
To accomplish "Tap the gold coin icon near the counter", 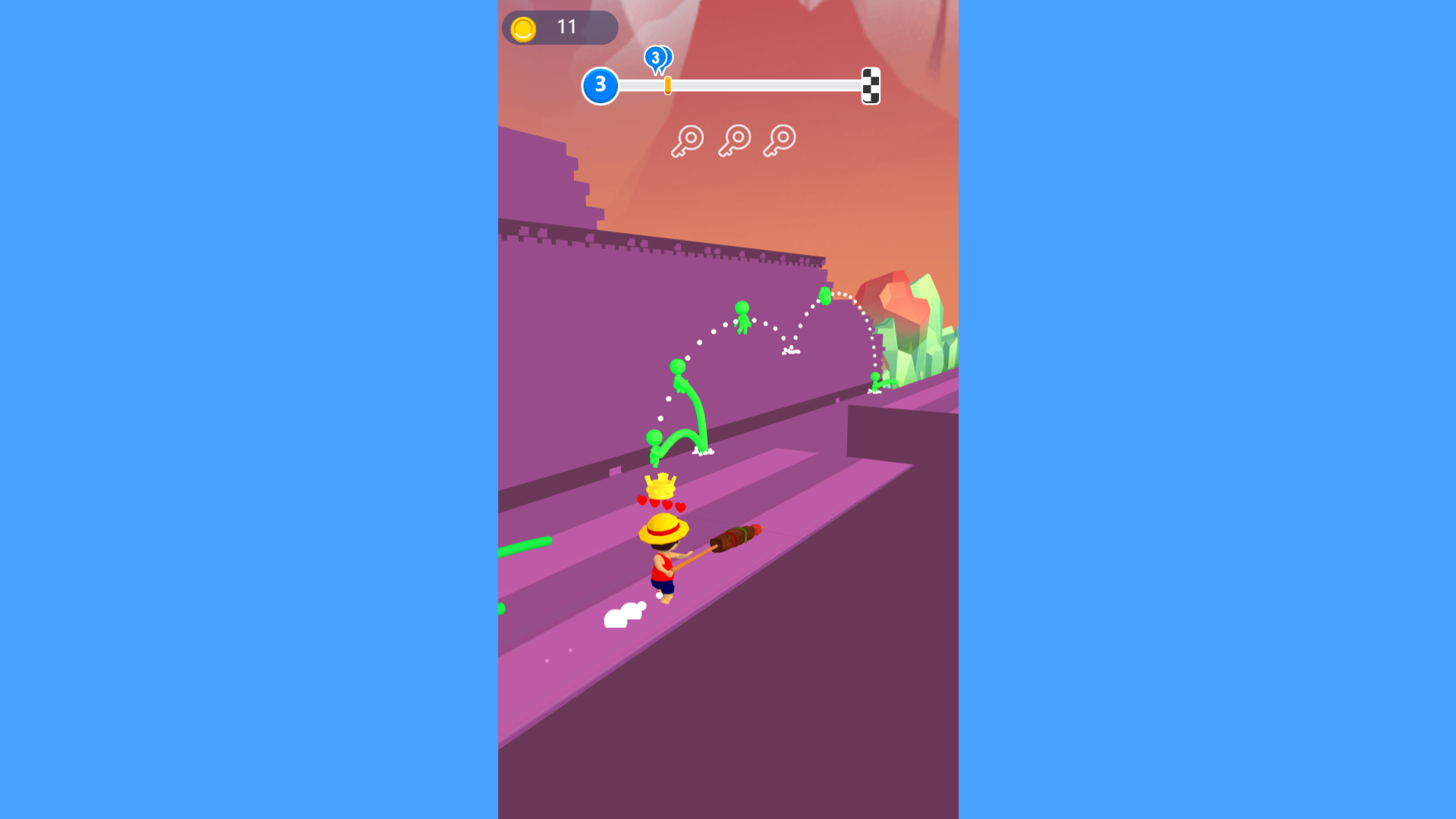I will [x=522, y=28].
